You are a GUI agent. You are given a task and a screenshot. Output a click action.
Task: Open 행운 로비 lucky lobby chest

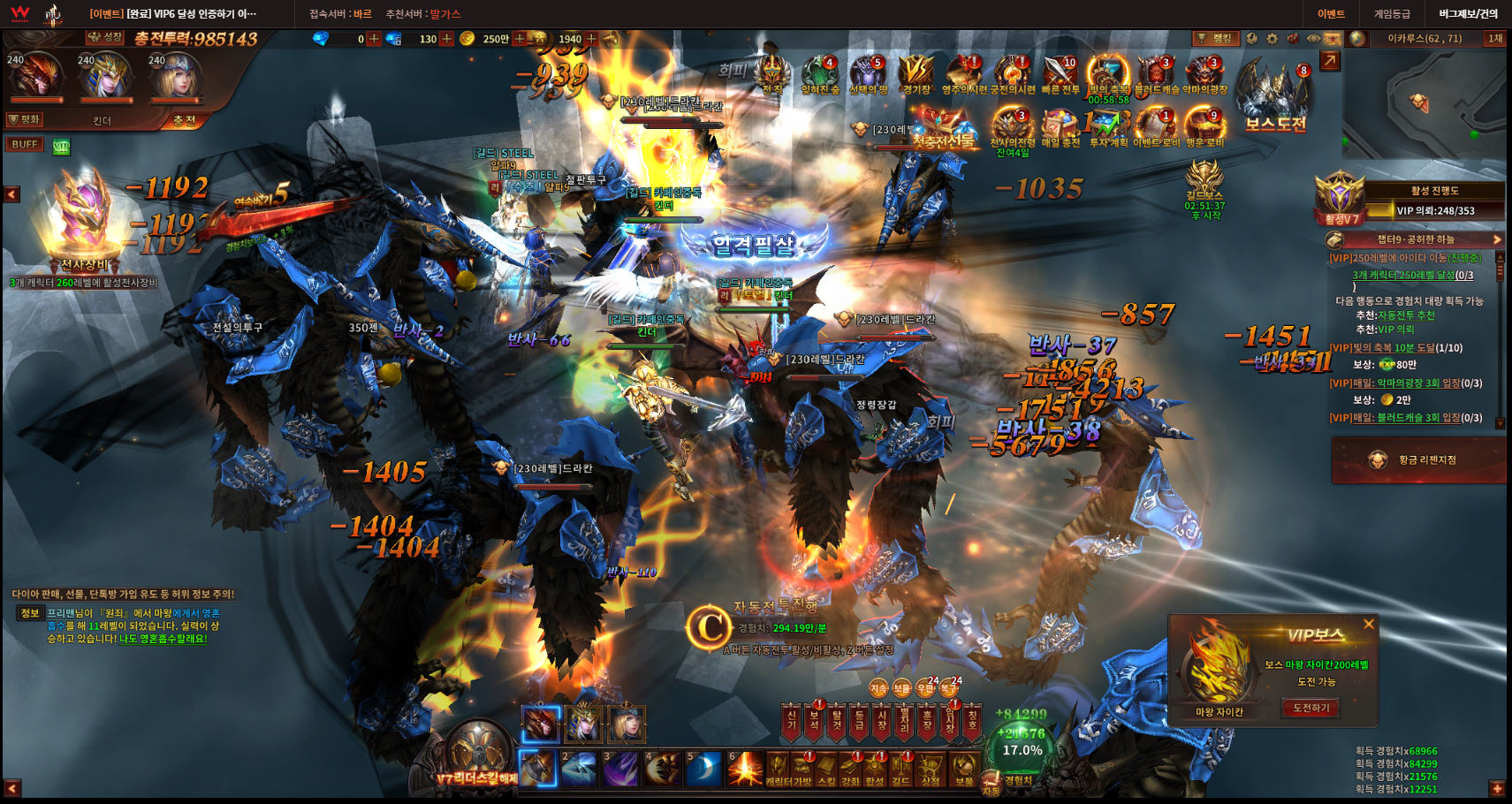(x=1204, y=126)
